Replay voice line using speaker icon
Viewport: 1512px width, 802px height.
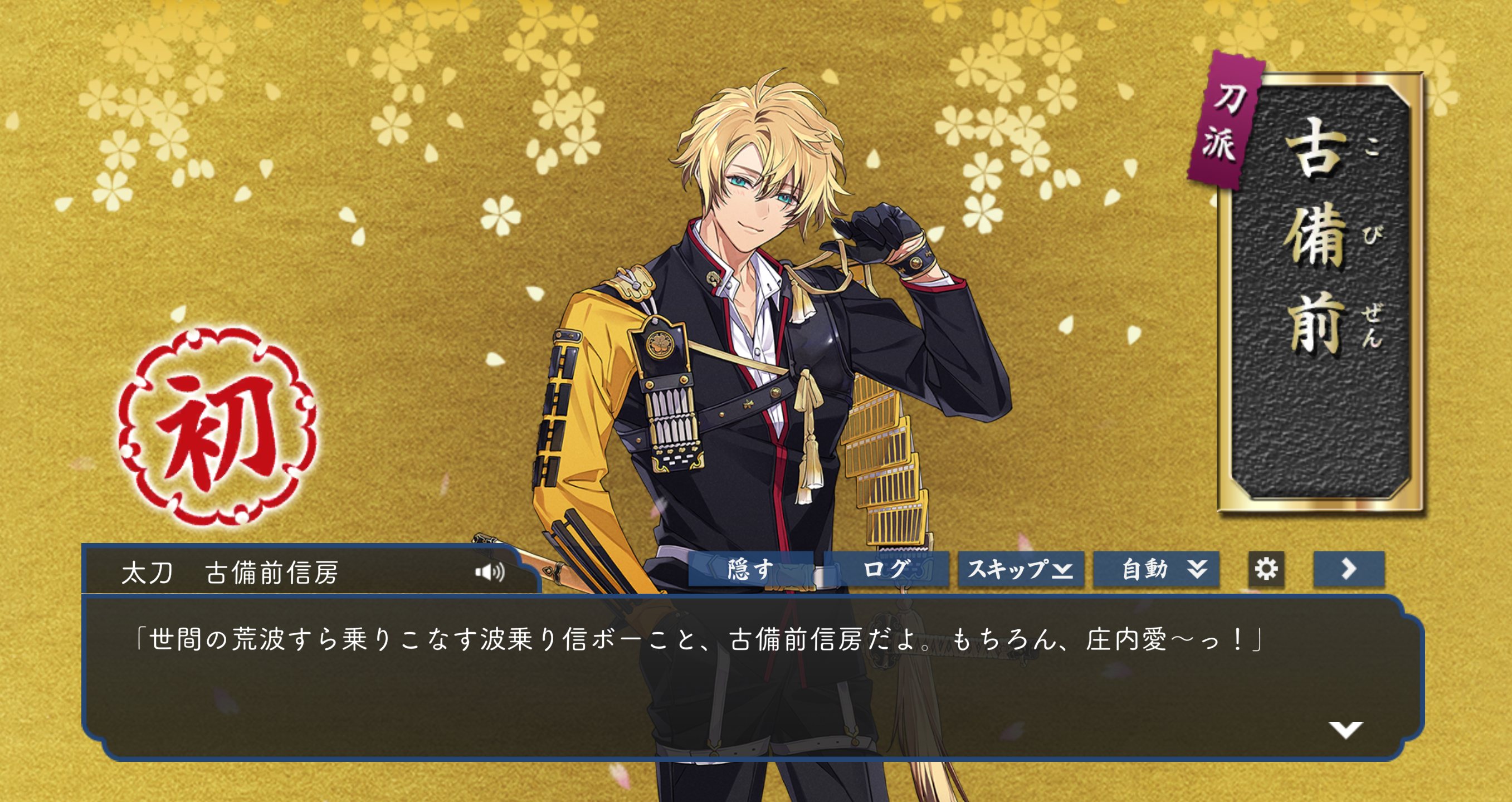click(490, 571)
